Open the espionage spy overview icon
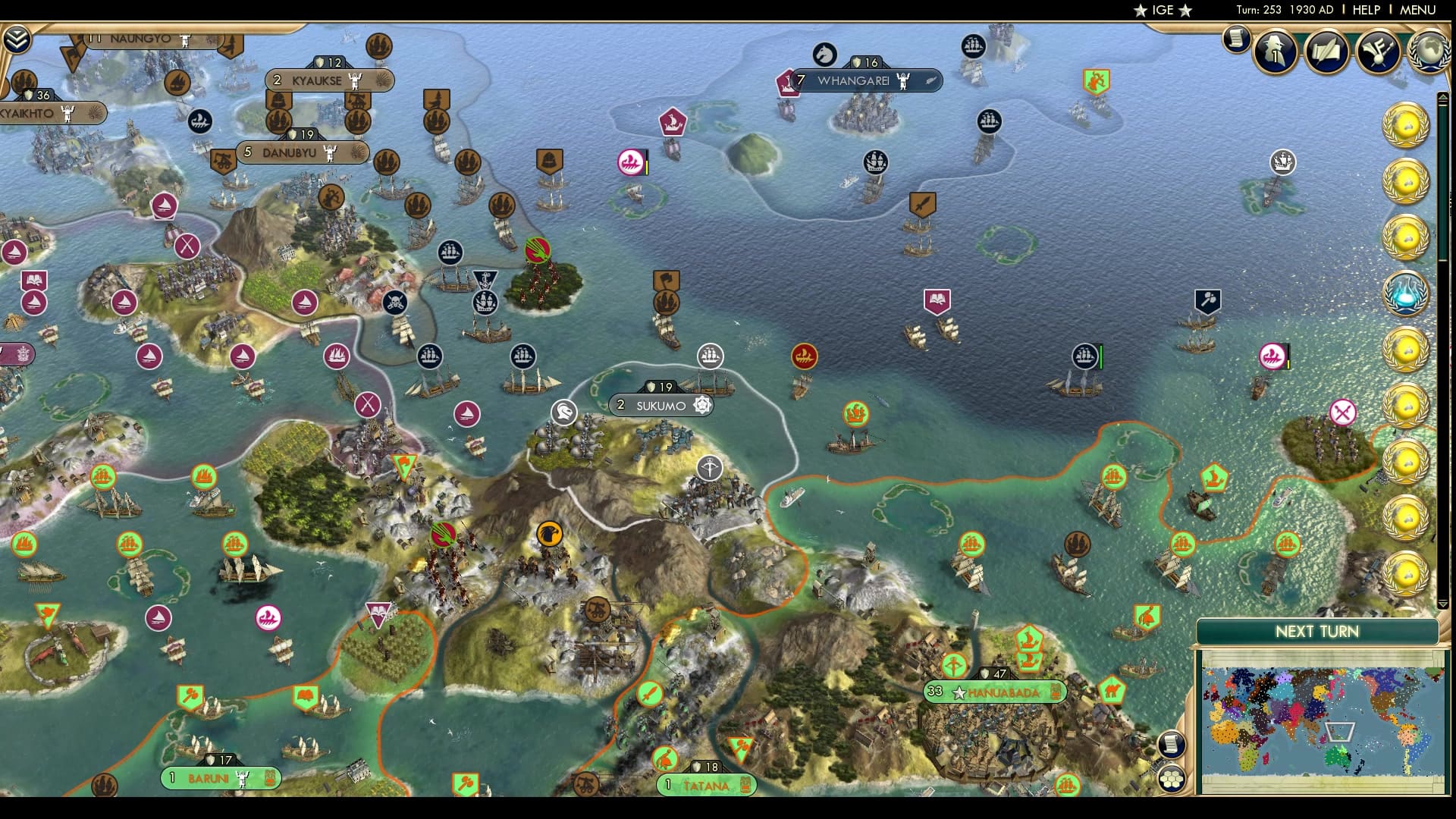This screenshot has height=819, width=1456. (x=1276, y=51)
